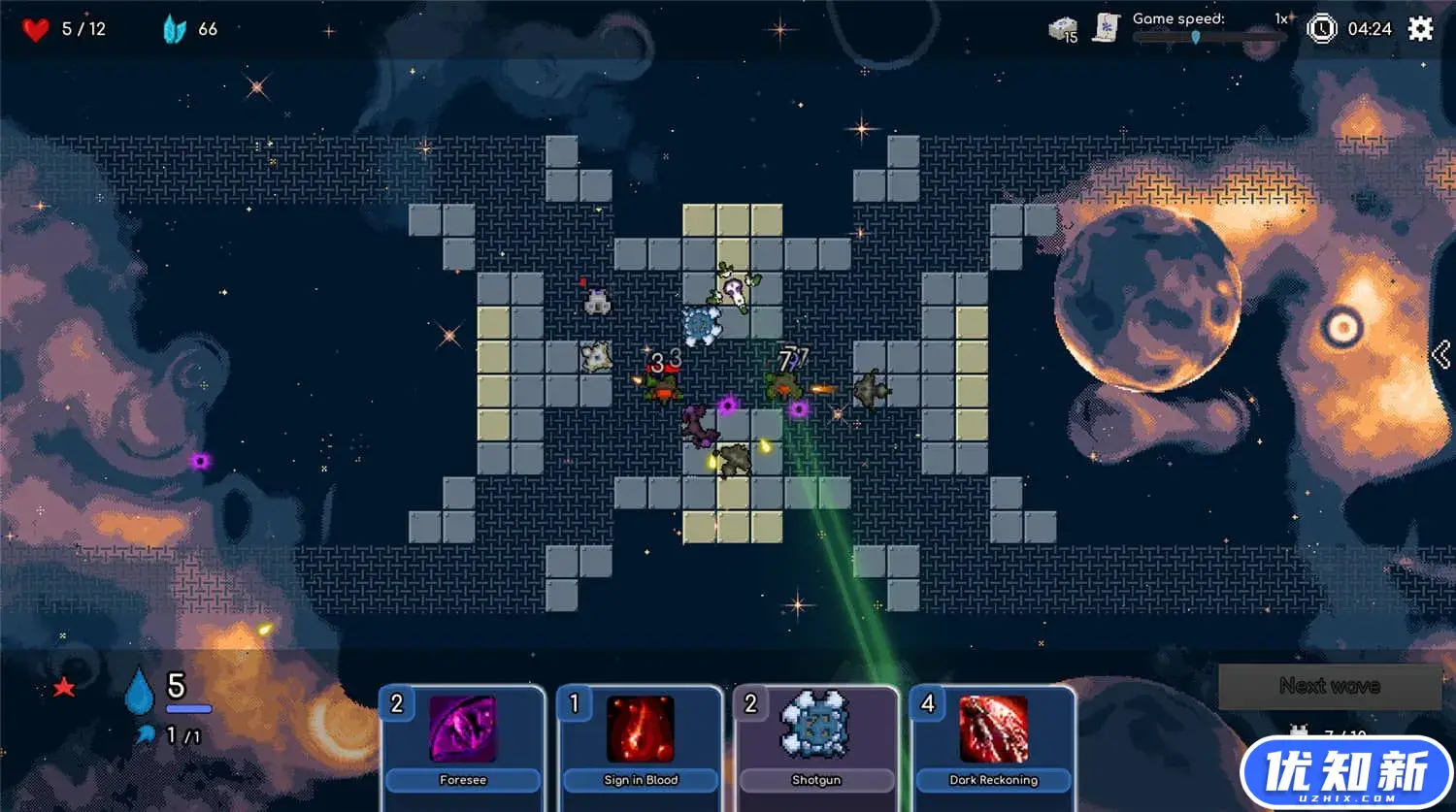1456x812 pixels.
Task: Click the red star icon
Action: (64, 688)
